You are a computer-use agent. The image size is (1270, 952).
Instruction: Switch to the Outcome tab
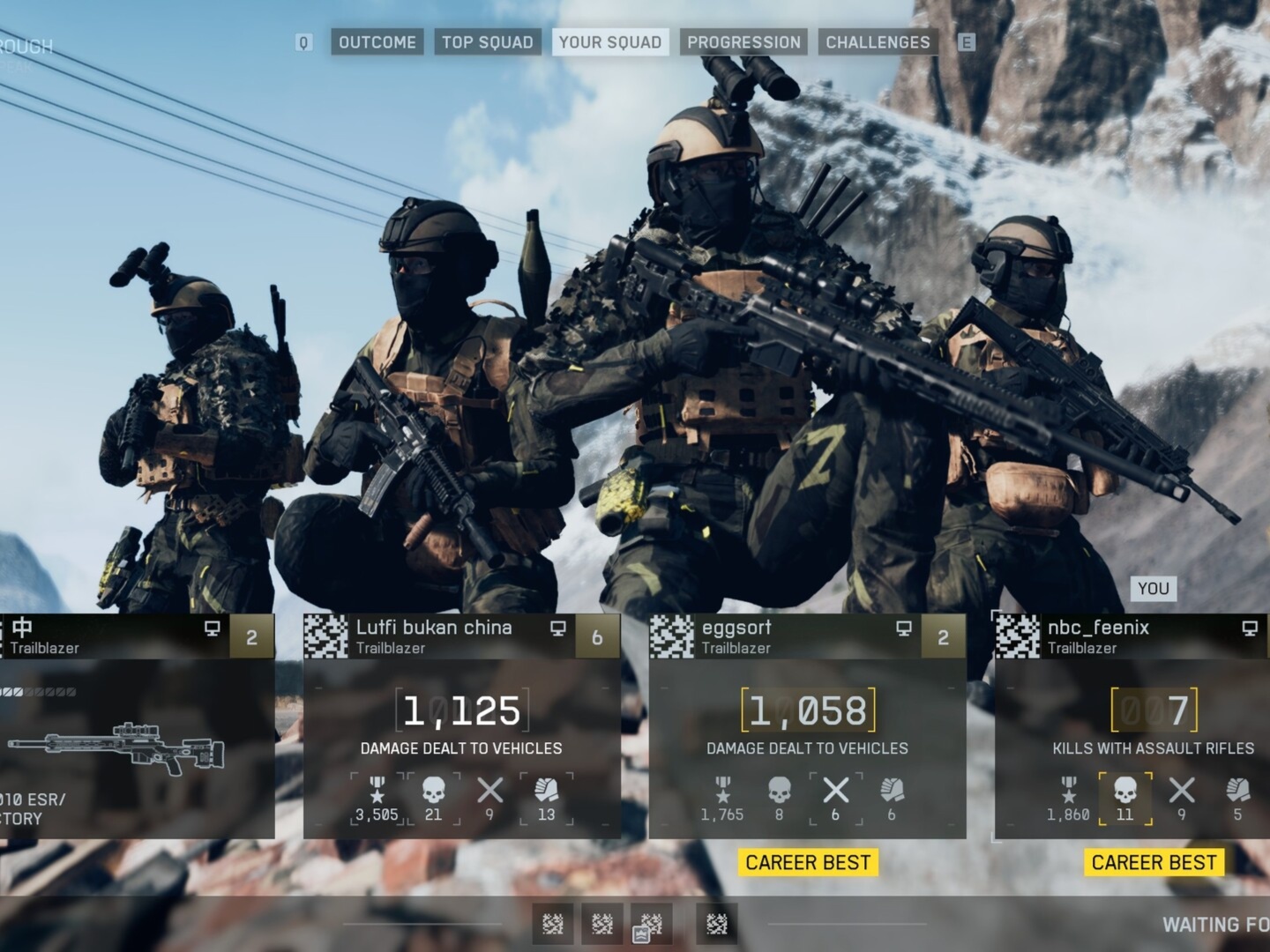(377, 42)
